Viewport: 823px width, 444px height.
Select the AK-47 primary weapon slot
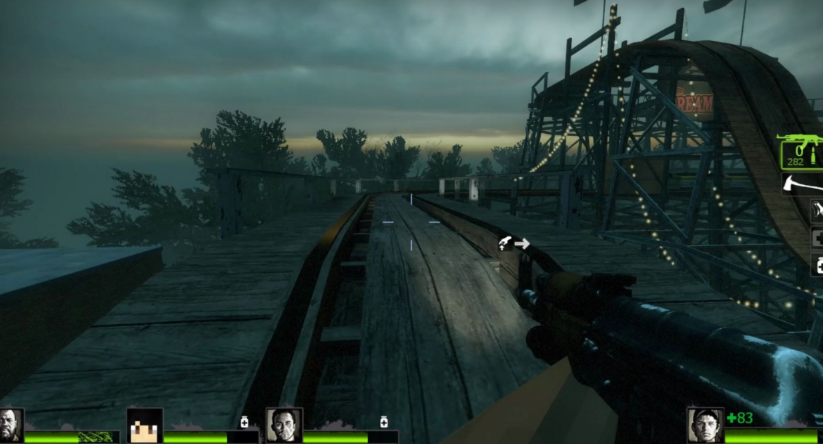coord(802,154)
